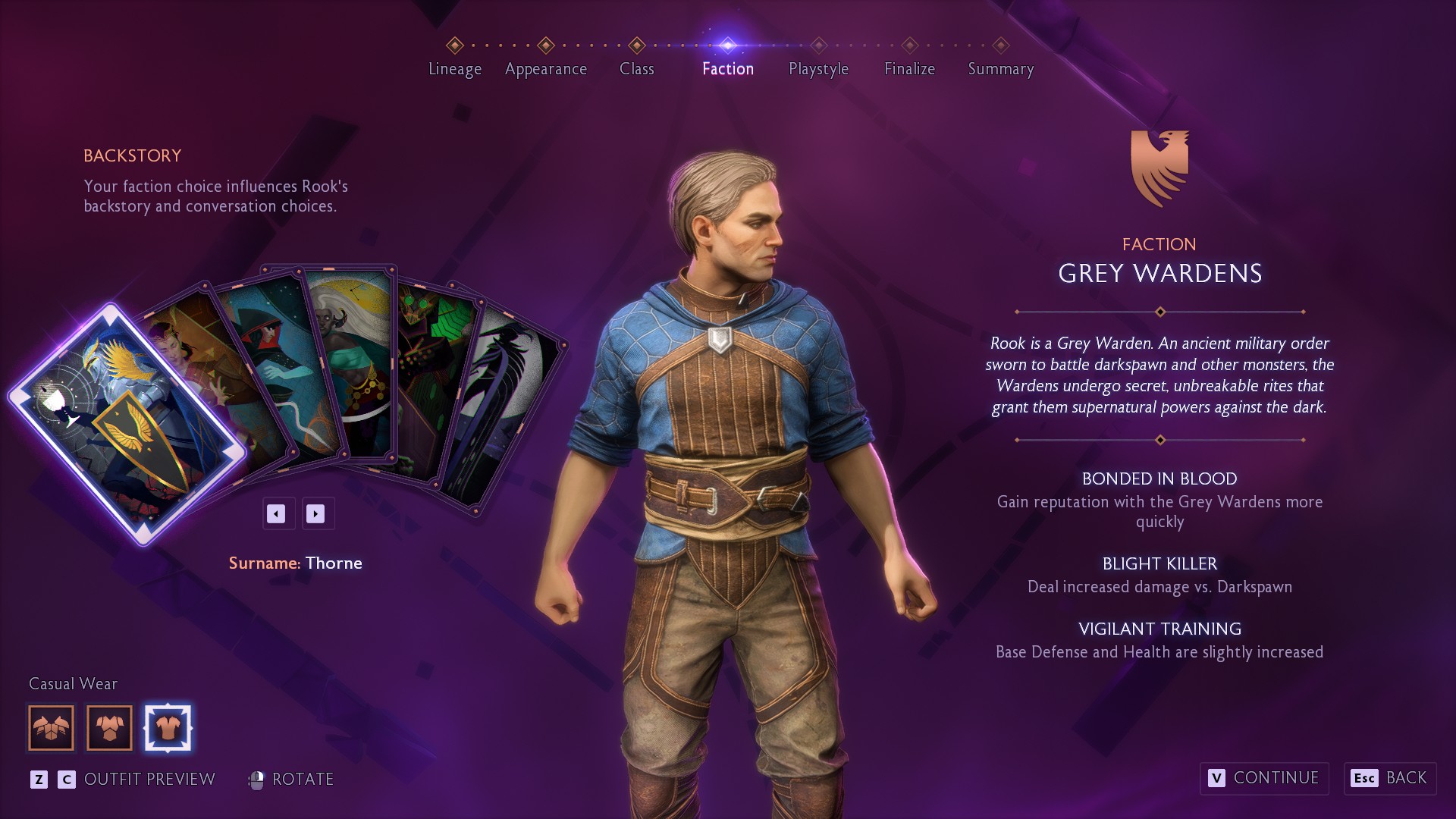Go back with the Back button
This screenshot has height=819, width=1456.
coord(1390,778)
